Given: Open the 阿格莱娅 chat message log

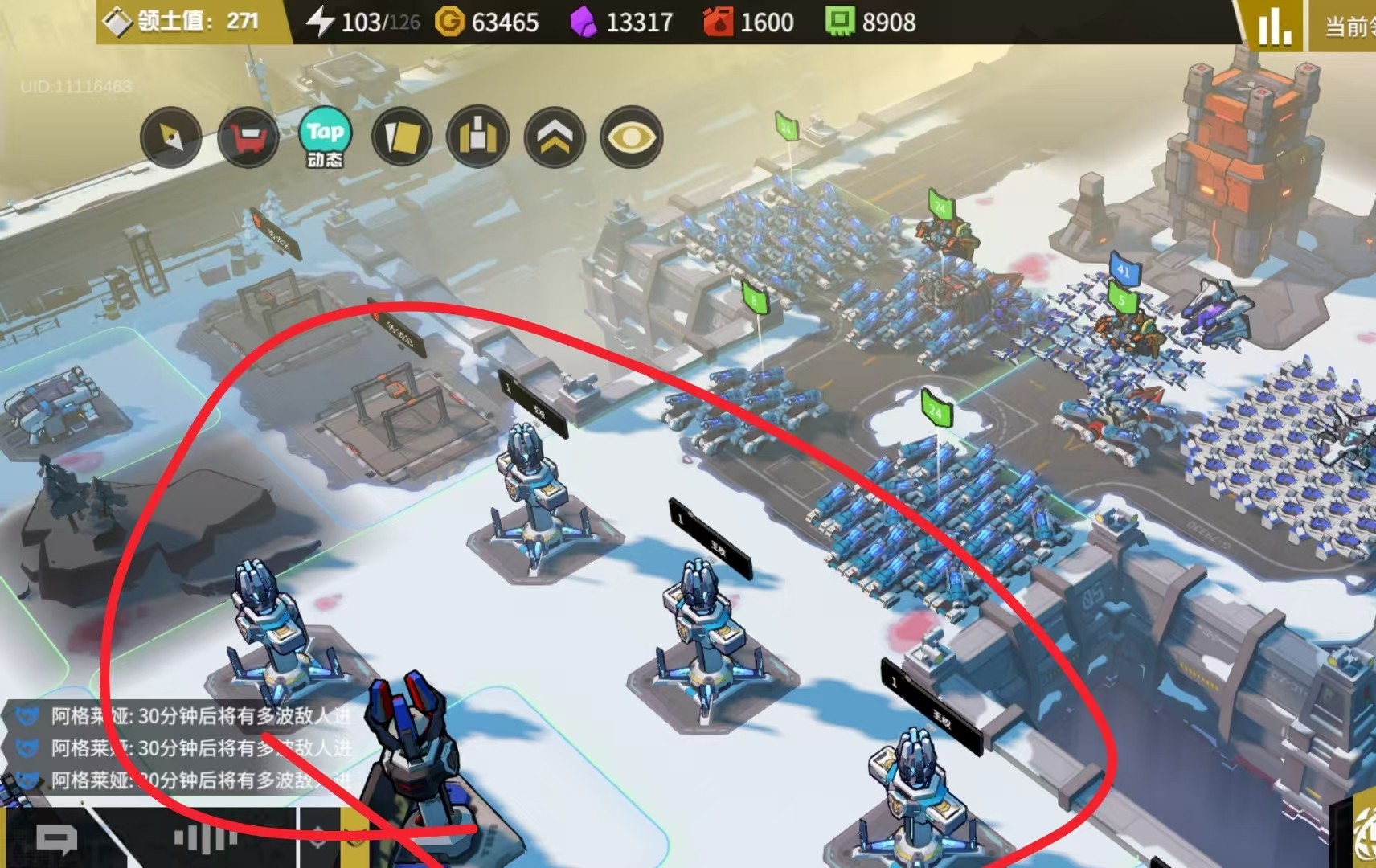Looking at the screenshot, I should 185,747.
